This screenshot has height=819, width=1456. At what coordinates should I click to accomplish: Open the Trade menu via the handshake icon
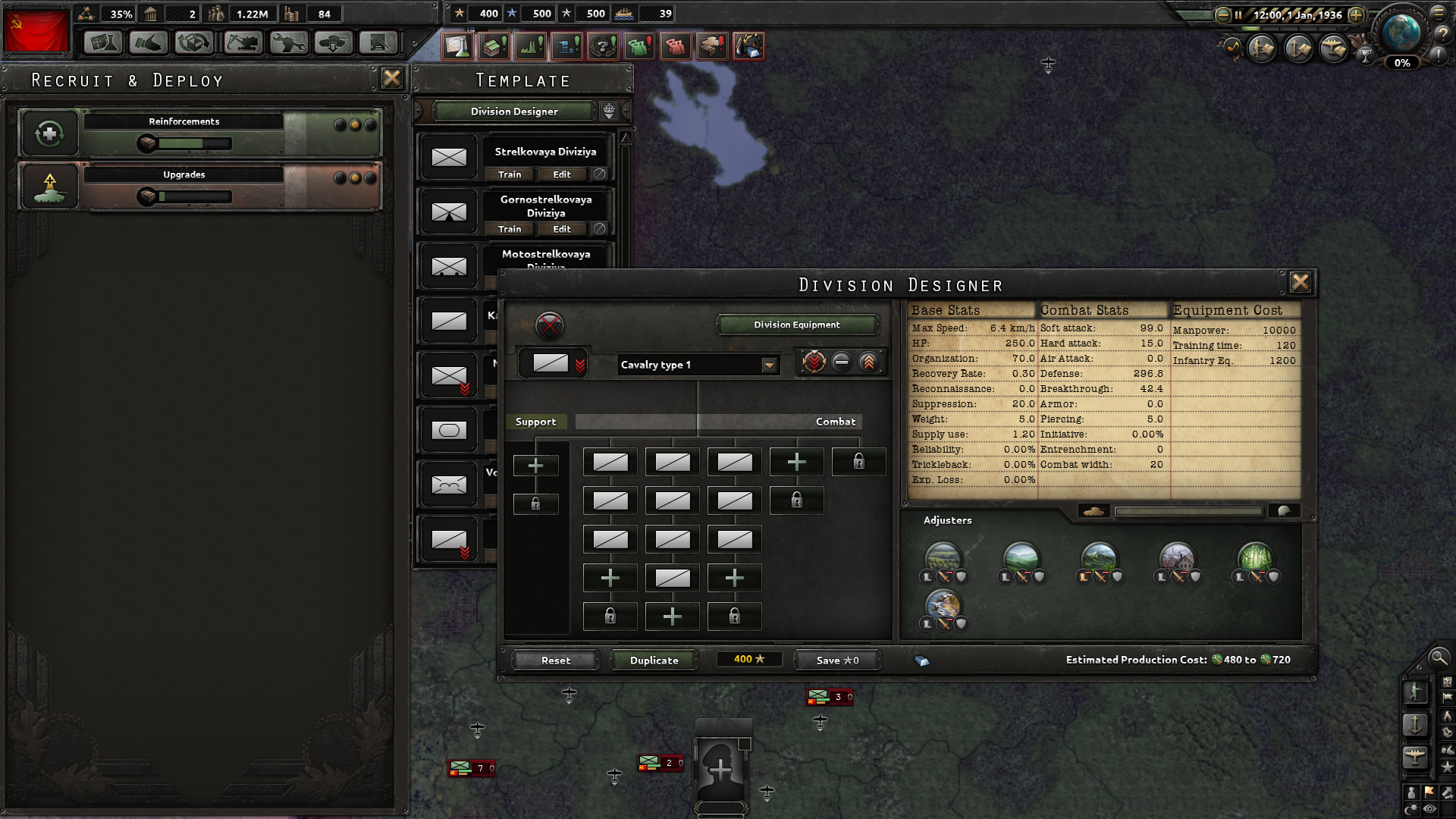pyautogui.click(x=149, y=43)
